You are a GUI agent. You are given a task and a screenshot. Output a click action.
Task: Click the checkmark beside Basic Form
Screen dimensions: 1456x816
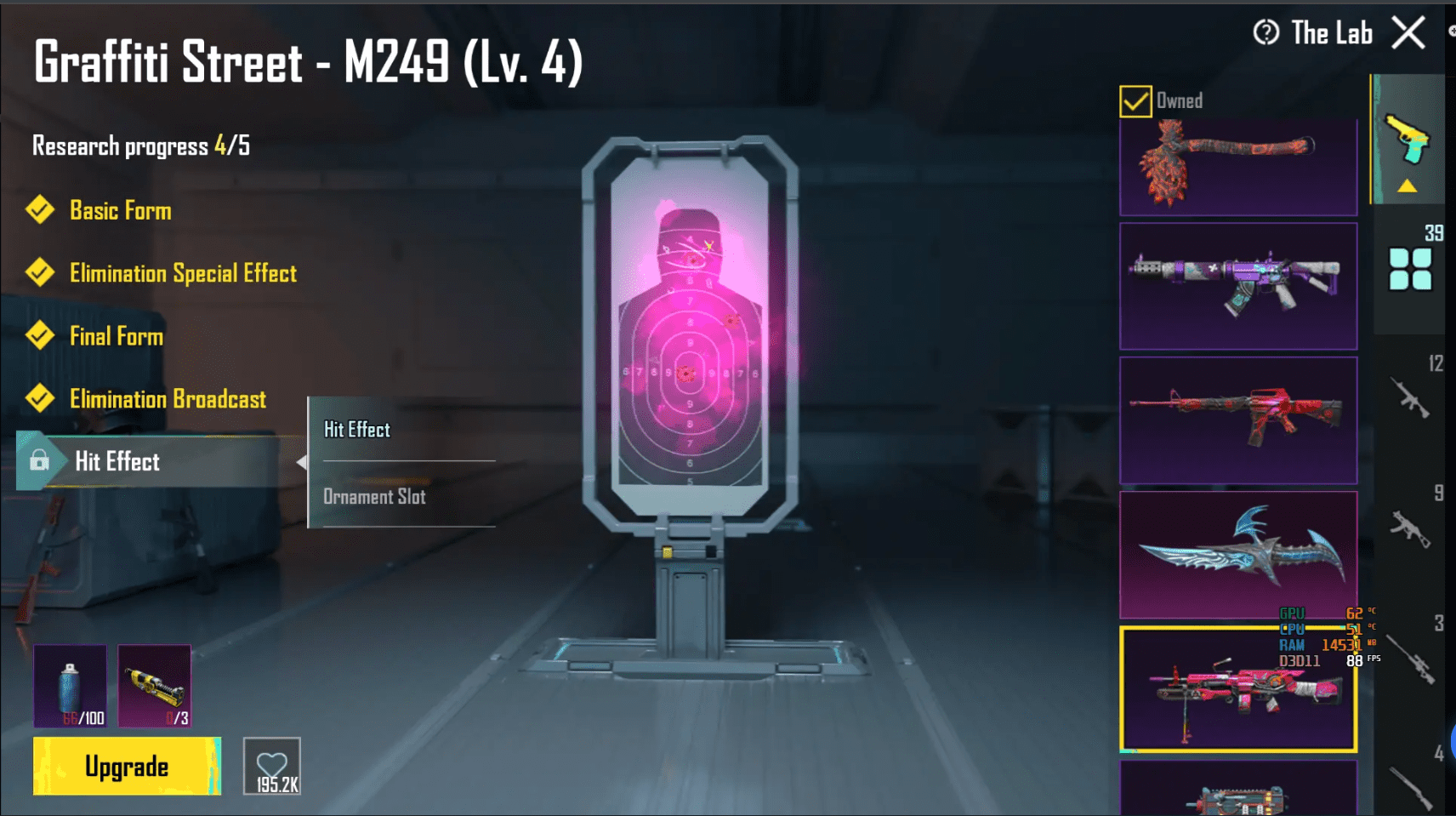click(x=40, y=209)
